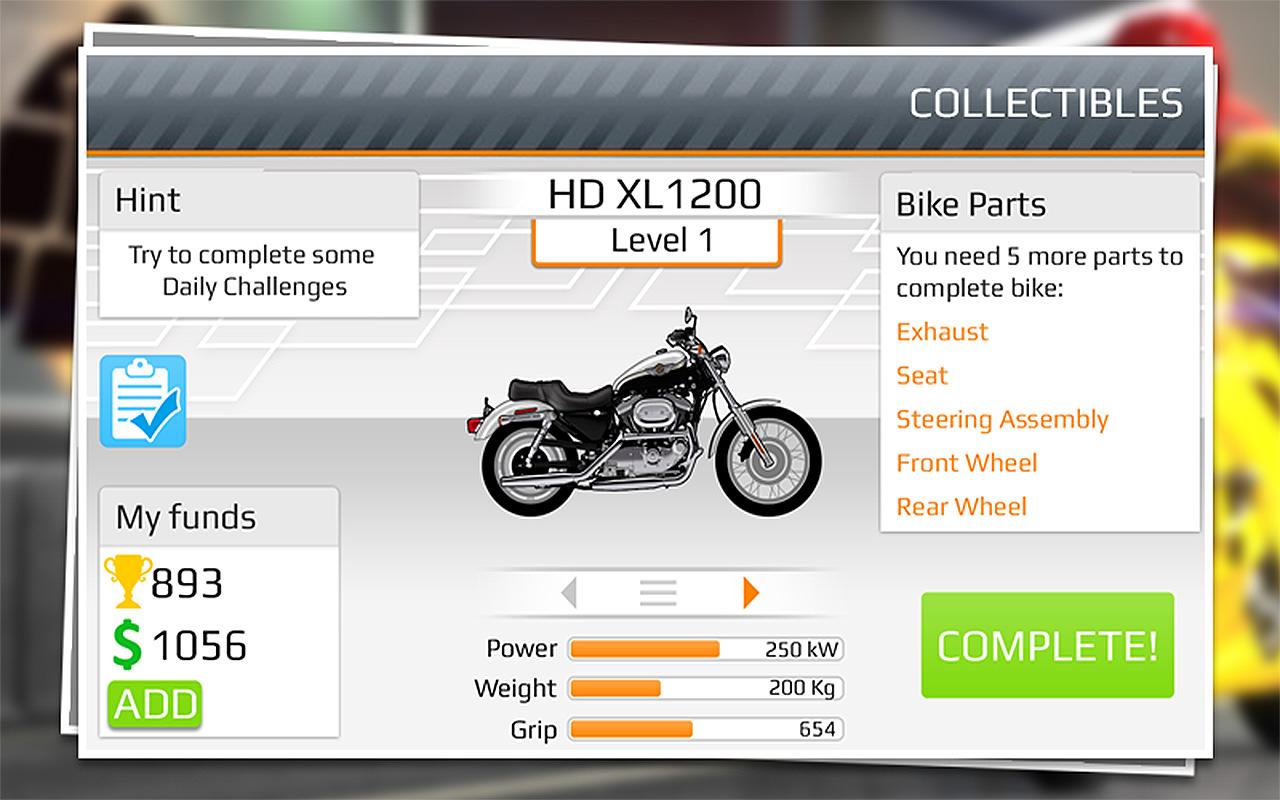1280x800 pixels.
Task: Tap the green COMPLETE! button
Action: point(1047,645)
